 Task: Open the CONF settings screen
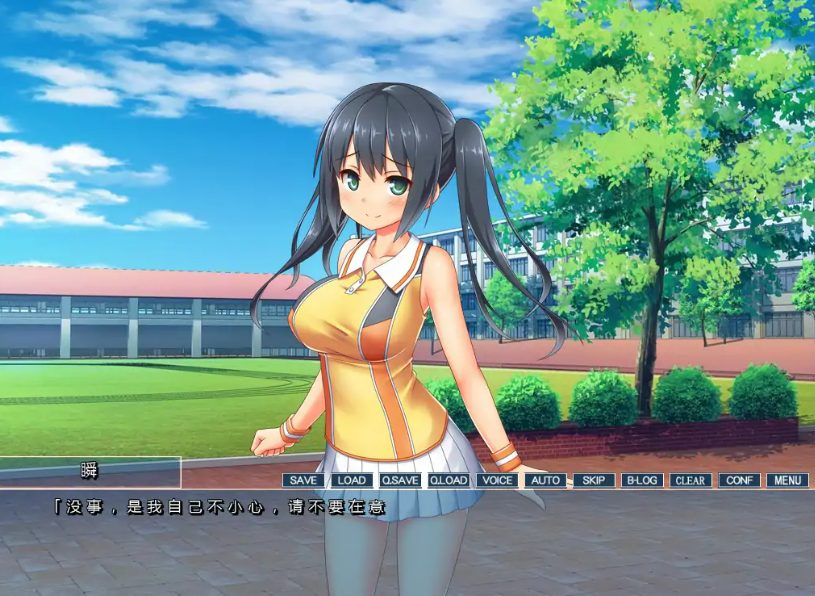click(x=739, y=480)
